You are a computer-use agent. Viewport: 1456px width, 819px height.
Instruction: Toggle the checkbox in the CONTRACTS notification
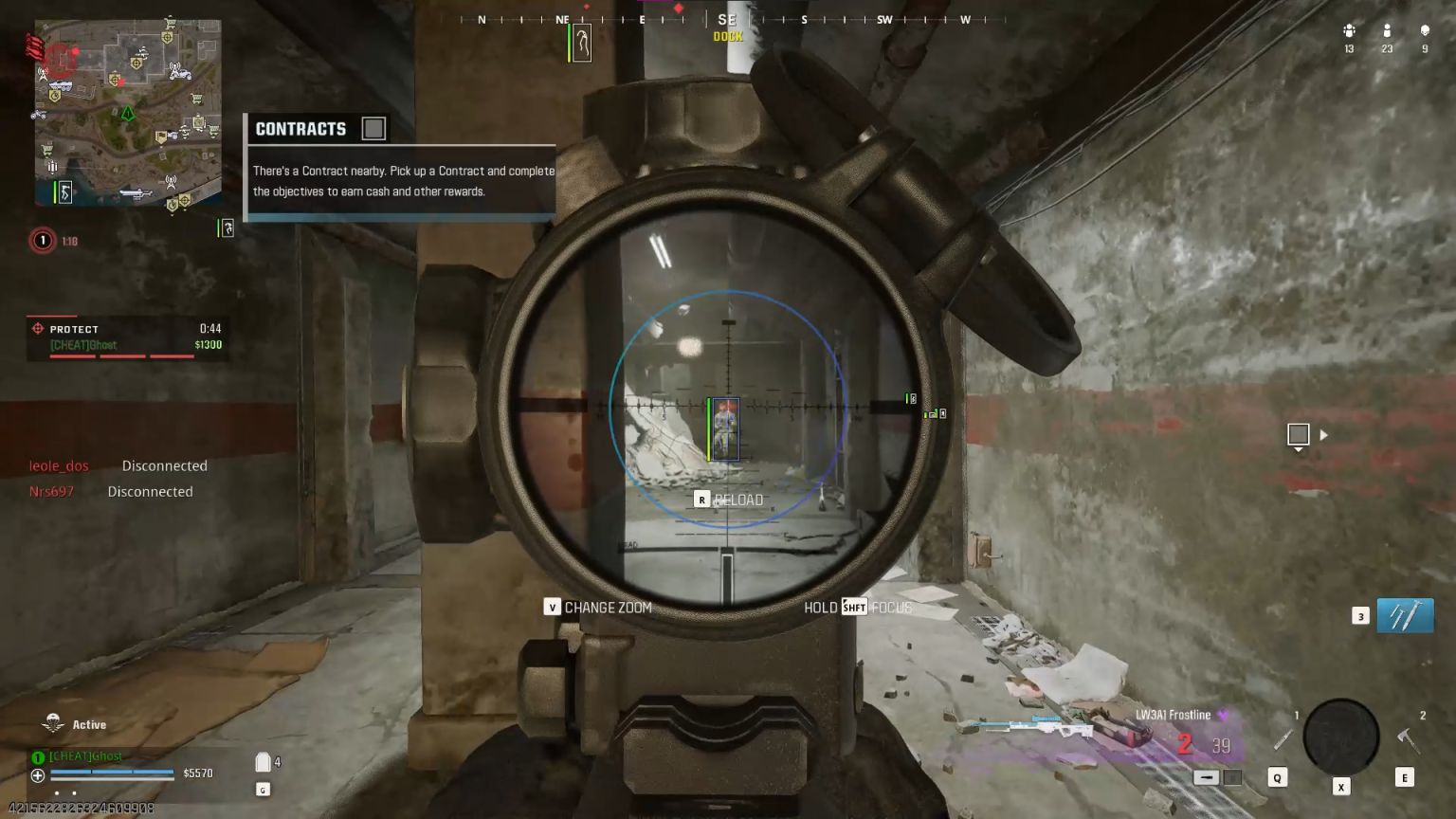click(x=373, y=128)
